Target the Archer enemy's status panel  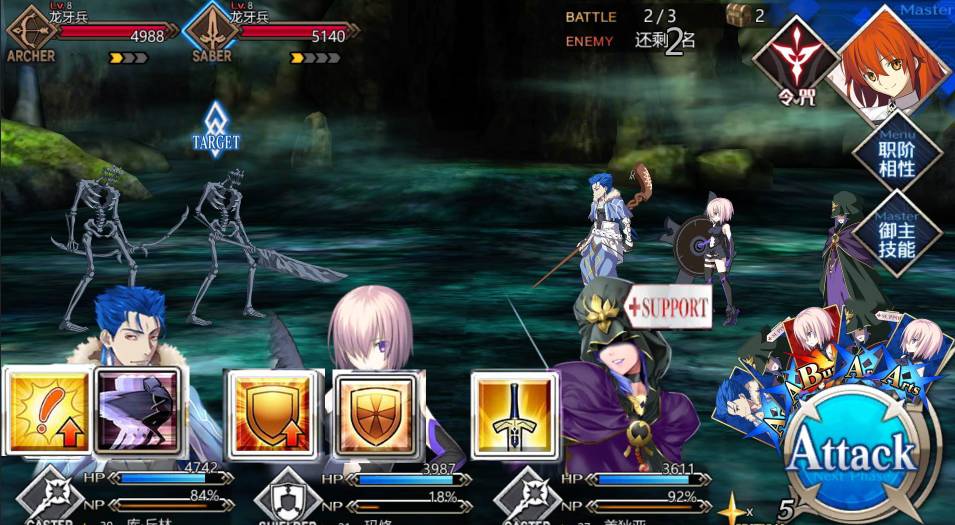tap(92, 36)
